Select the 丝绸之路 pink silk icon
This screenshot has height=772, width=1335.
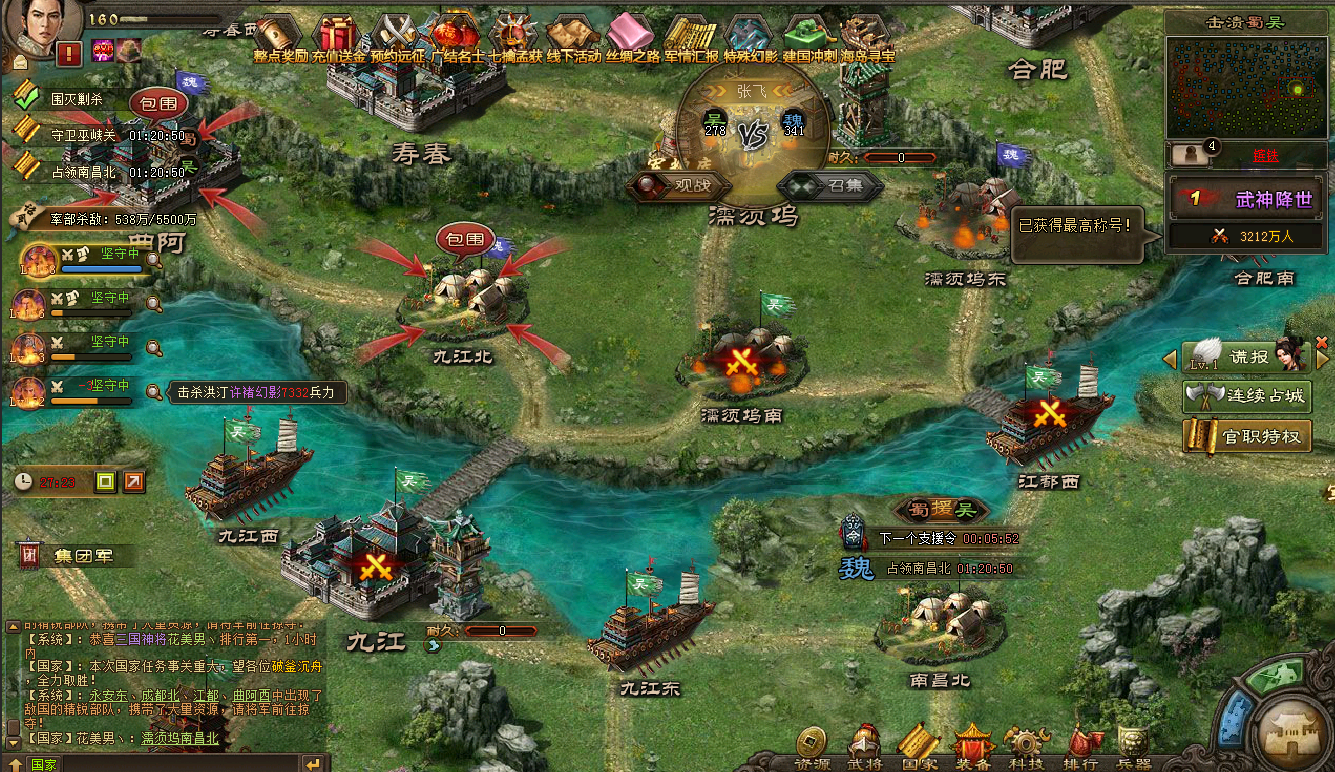[631, 36]
